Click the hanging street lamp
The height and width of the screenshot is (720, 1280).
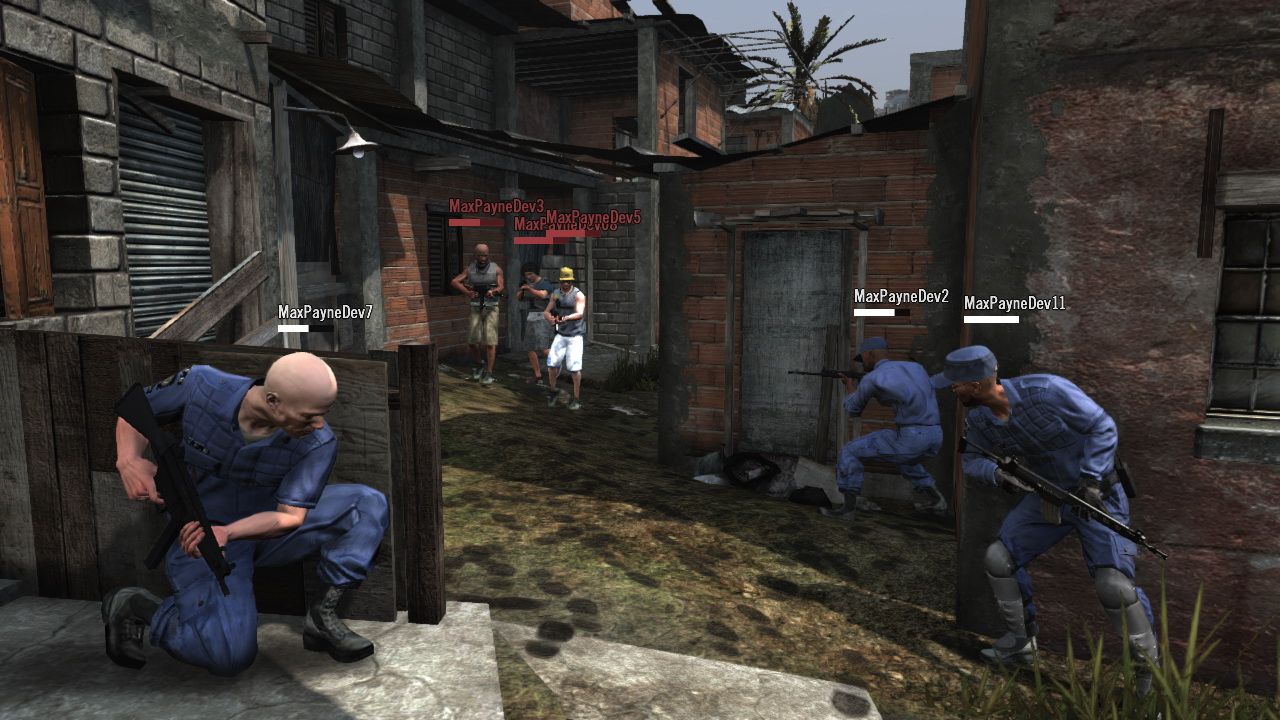(x=358, y=148)
